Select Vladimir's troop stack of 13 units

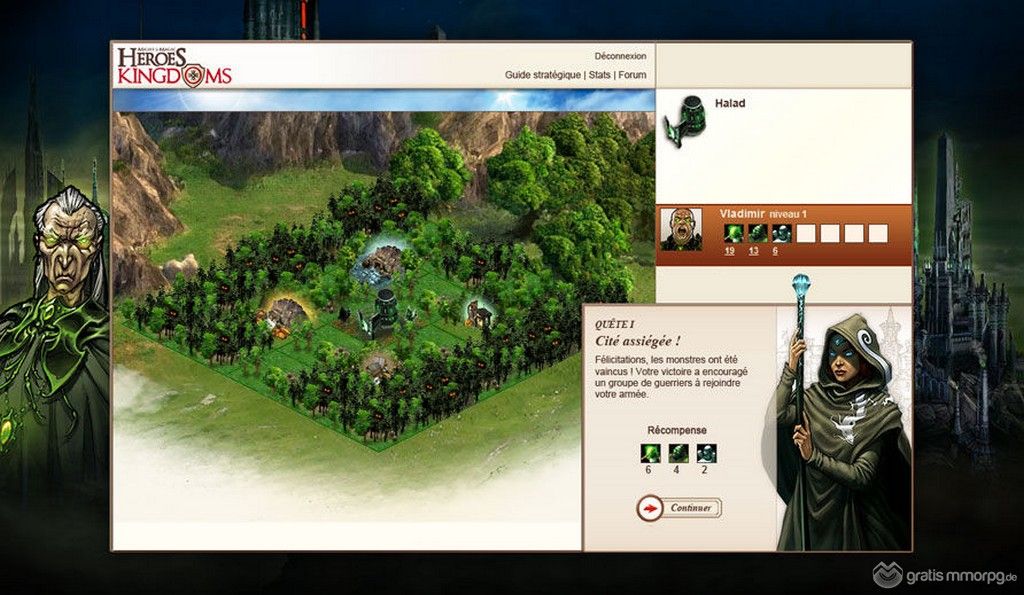pos(758,233)
